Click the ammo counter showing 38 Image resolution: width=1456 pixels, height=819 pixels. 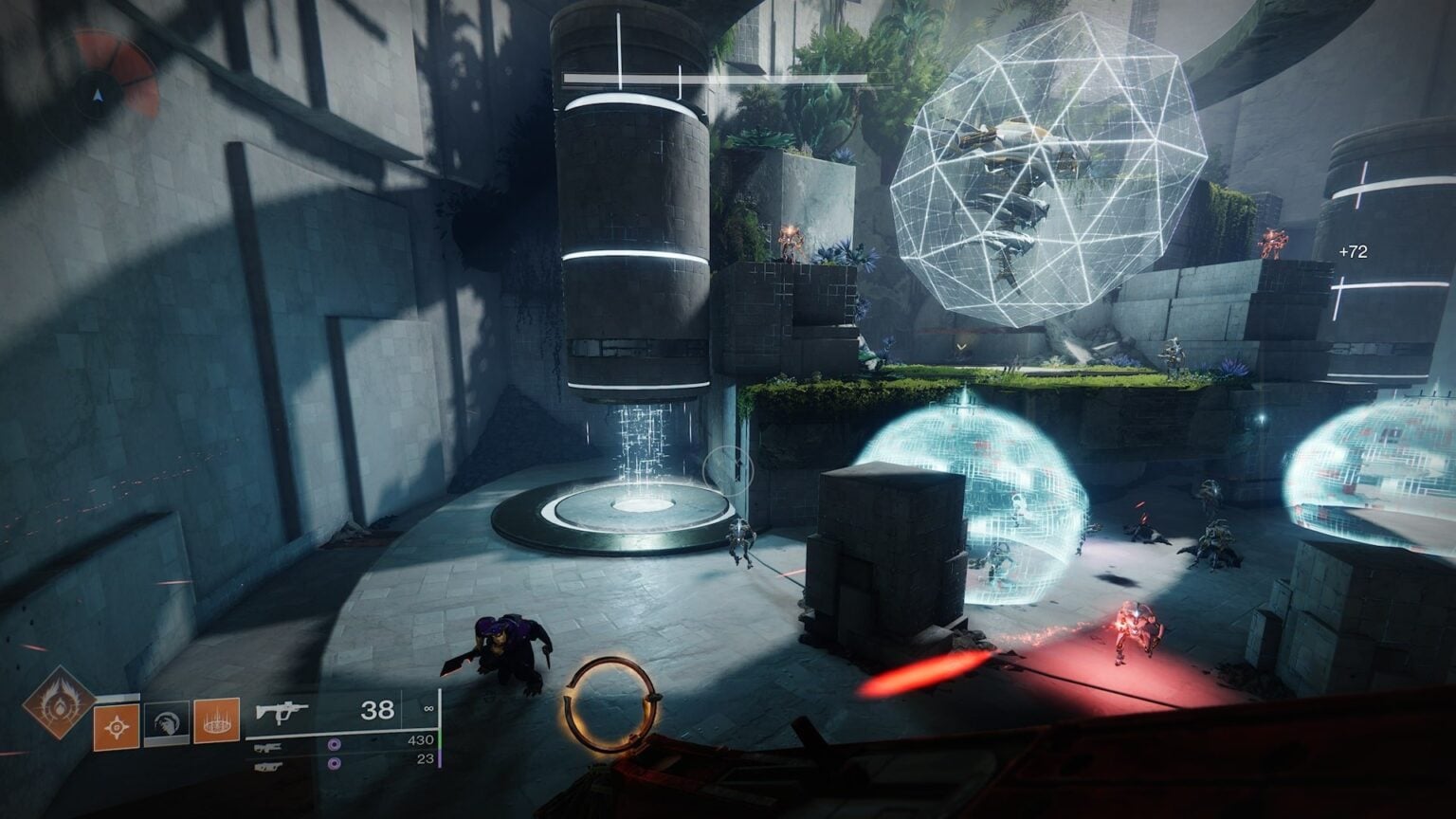click(x=378, y=711)
